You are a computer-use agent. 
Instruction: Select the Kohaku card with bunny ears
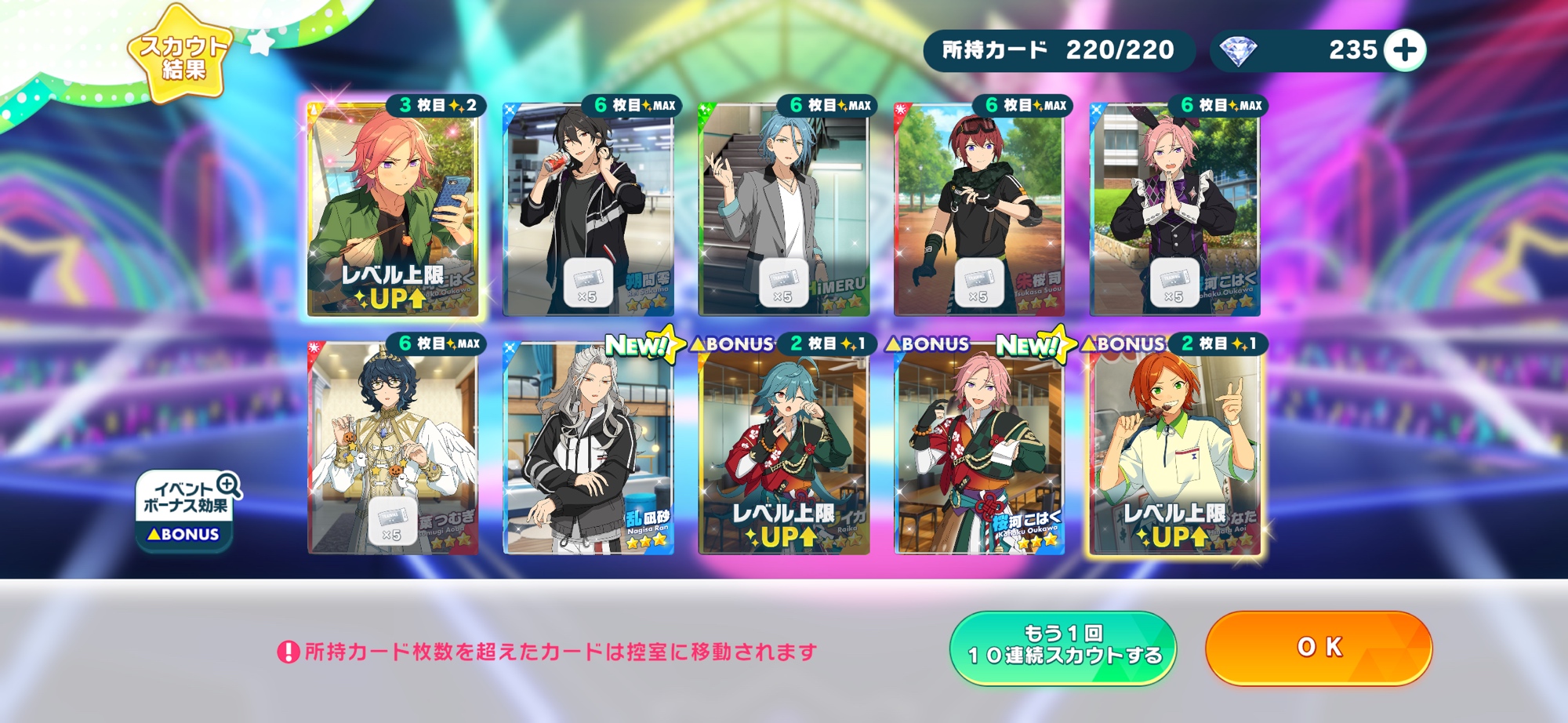pyautogui.click(x=1174, y=210)
